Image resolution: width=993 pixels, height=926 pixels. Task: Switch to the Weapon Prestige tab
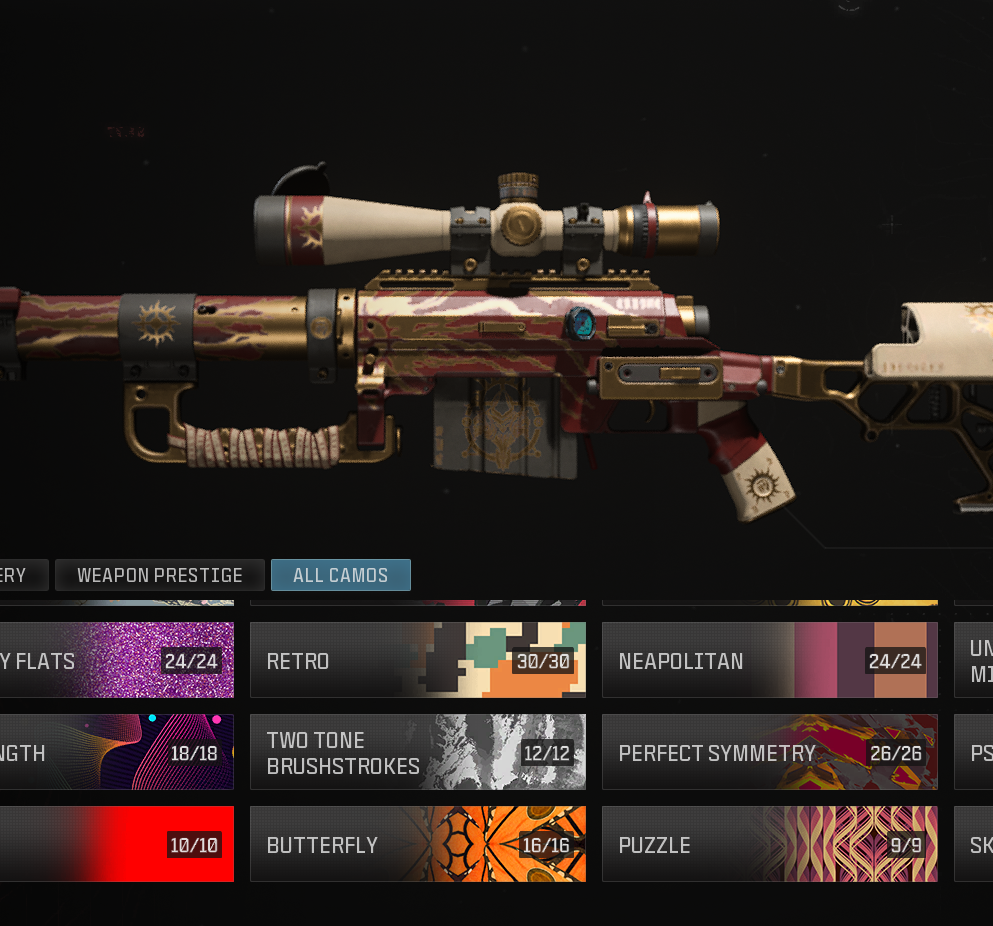(160, 575)
